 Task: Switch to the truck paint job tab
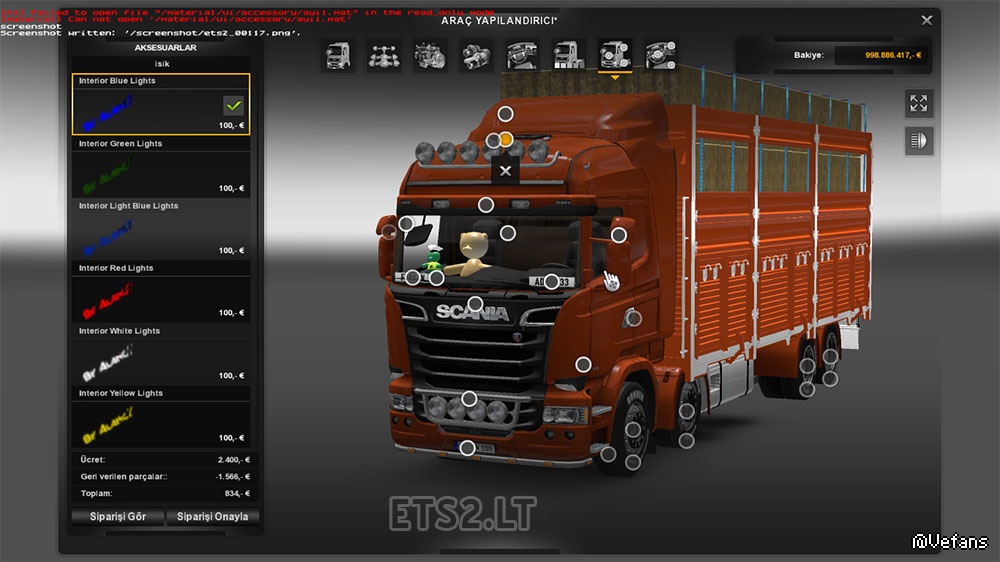pos(568,55)
